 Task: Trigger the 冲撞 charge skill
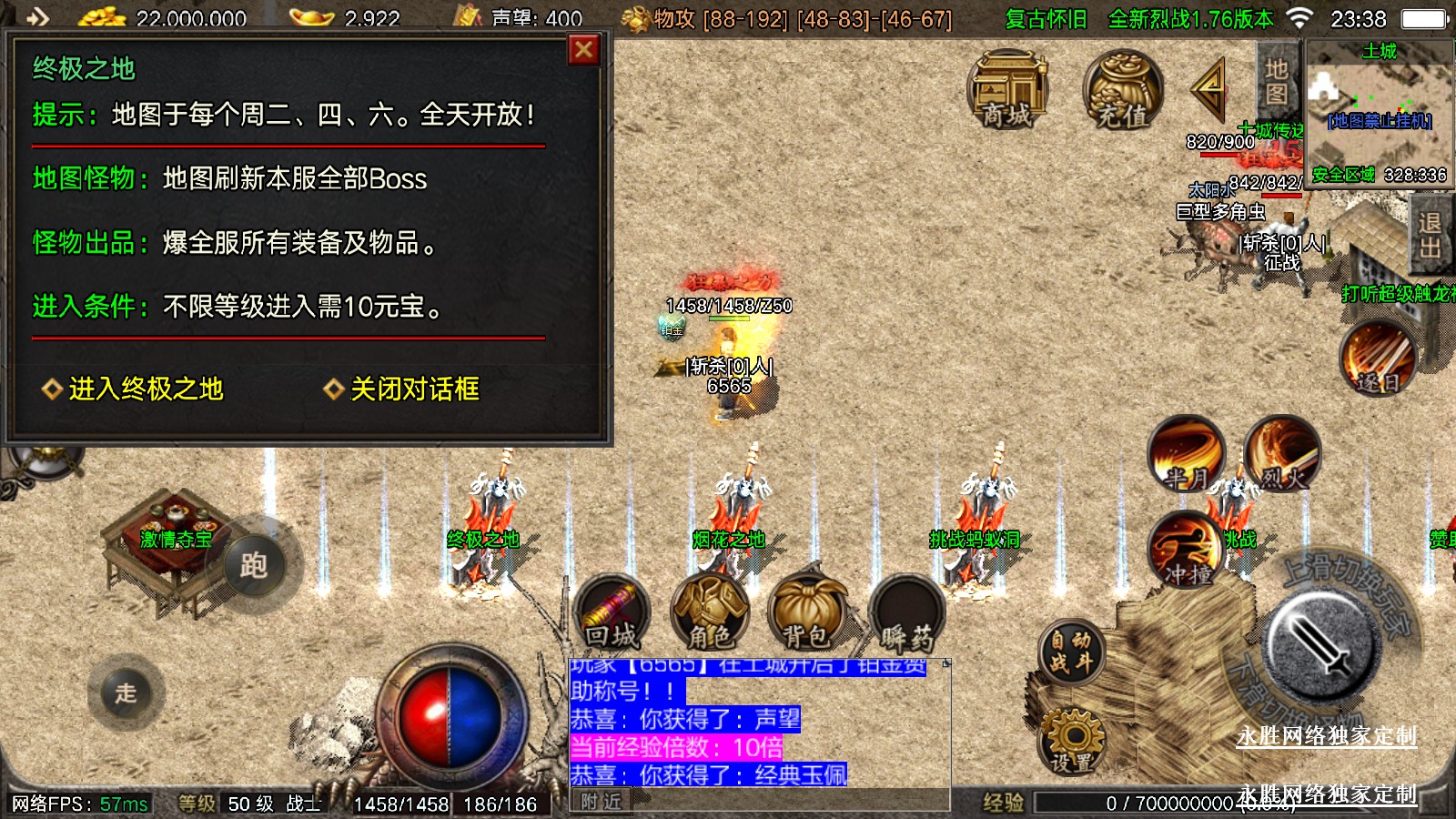1186,550
